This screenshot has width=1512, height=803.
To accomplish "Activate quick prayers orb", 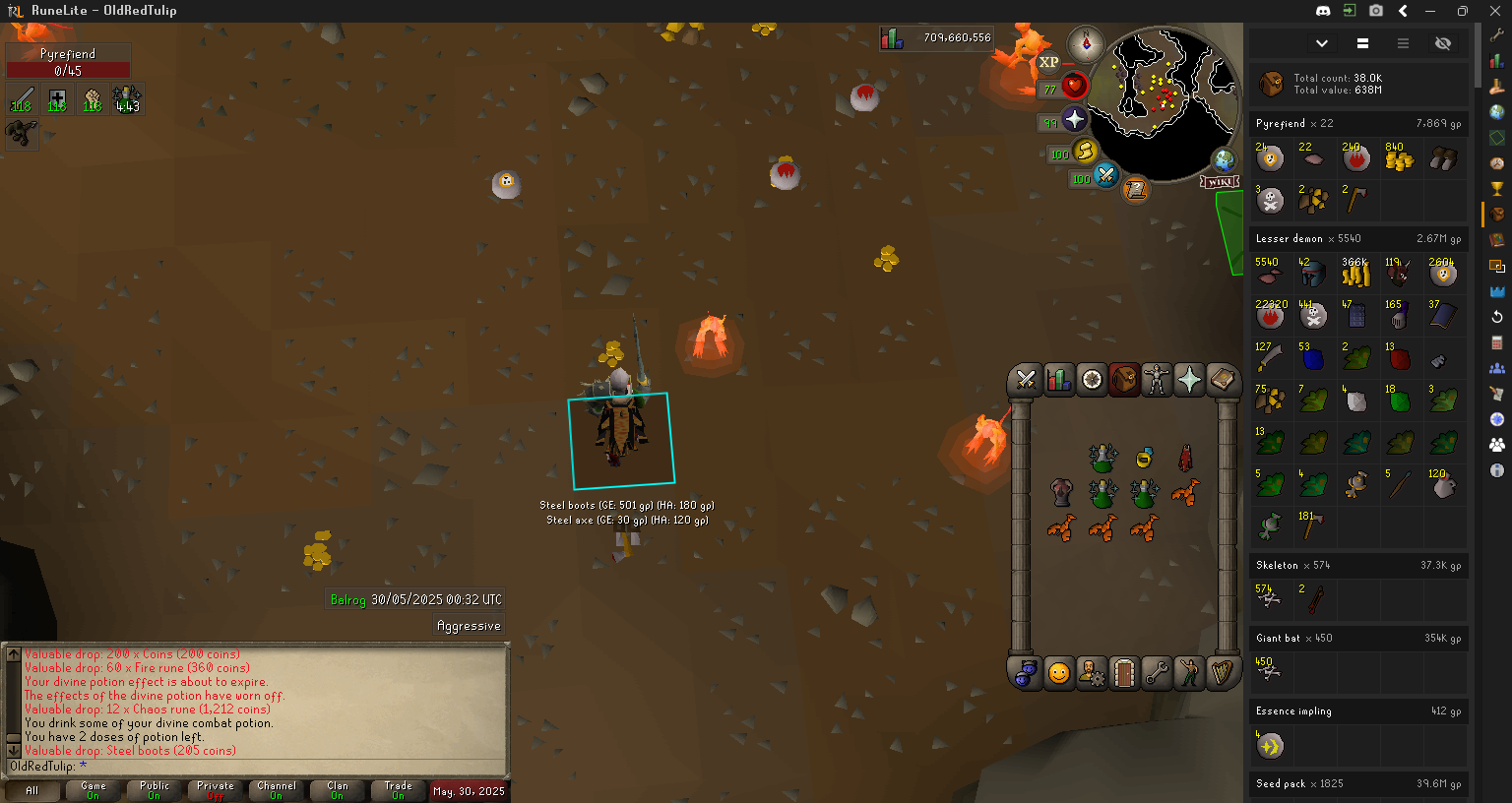I will [x=1074, y=120].
